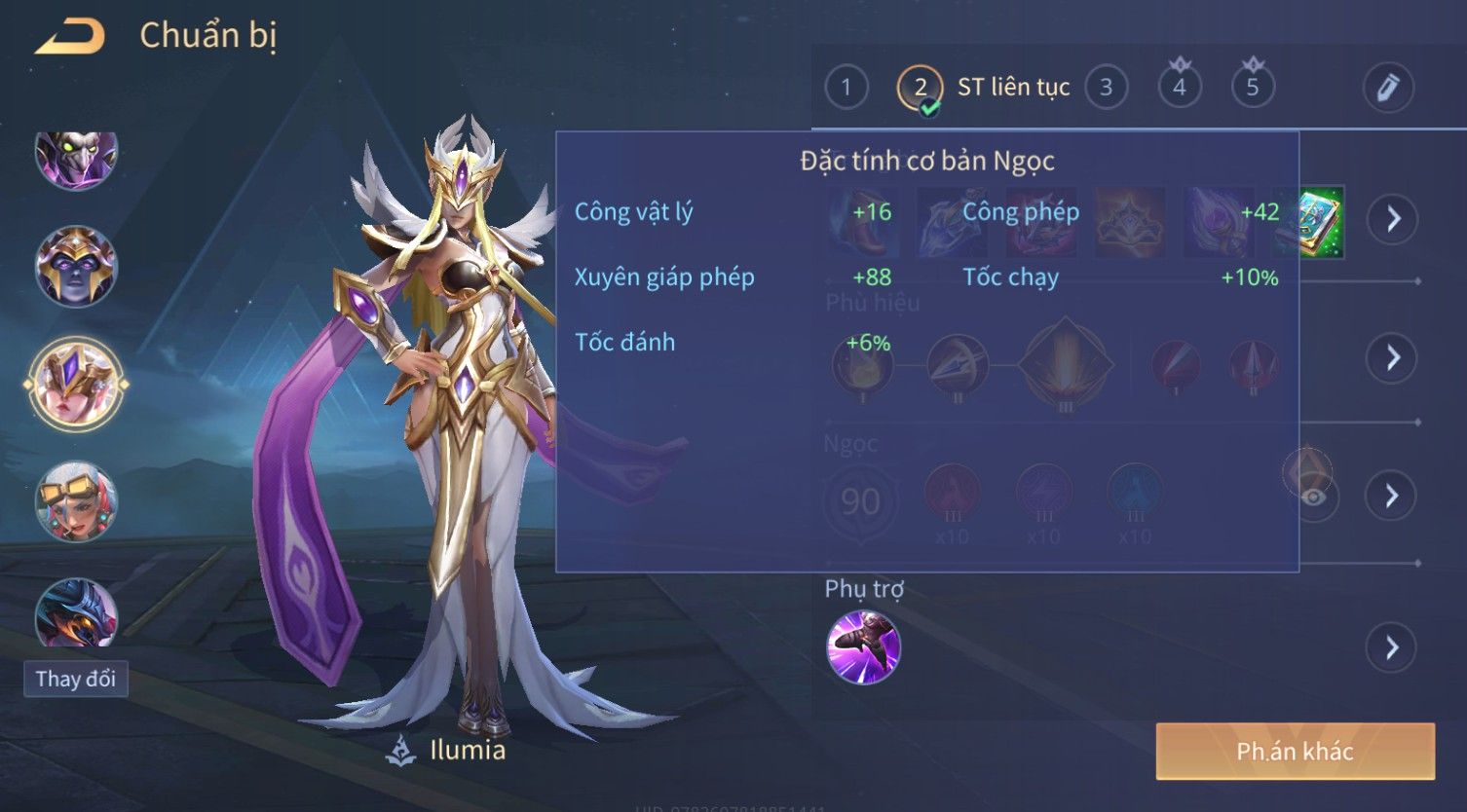Image resolution: width=1467 pixels, height=812 pixels.
Task: Choose the gold-crowned blue-faced hero portrait
Action: [76, 266]
